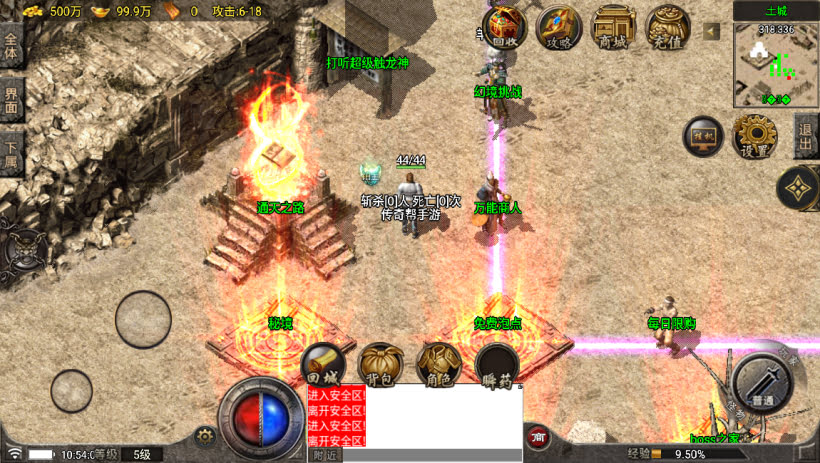This screenshot has height=463, width=820.
Task: Open the 背包 backpack
Action: [381, 365]
